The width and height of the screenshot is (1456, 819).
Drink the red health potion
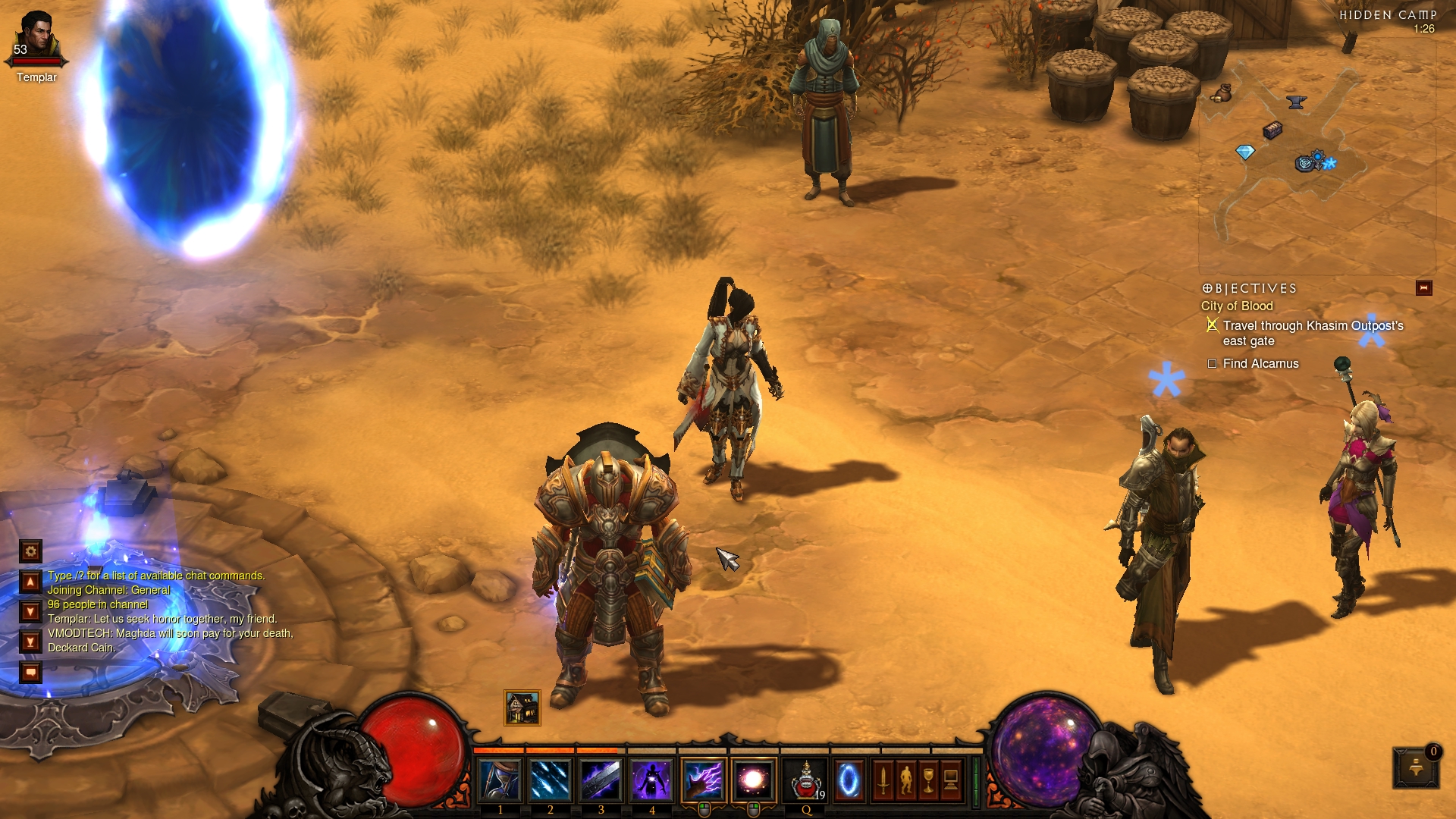click(806, 780)
